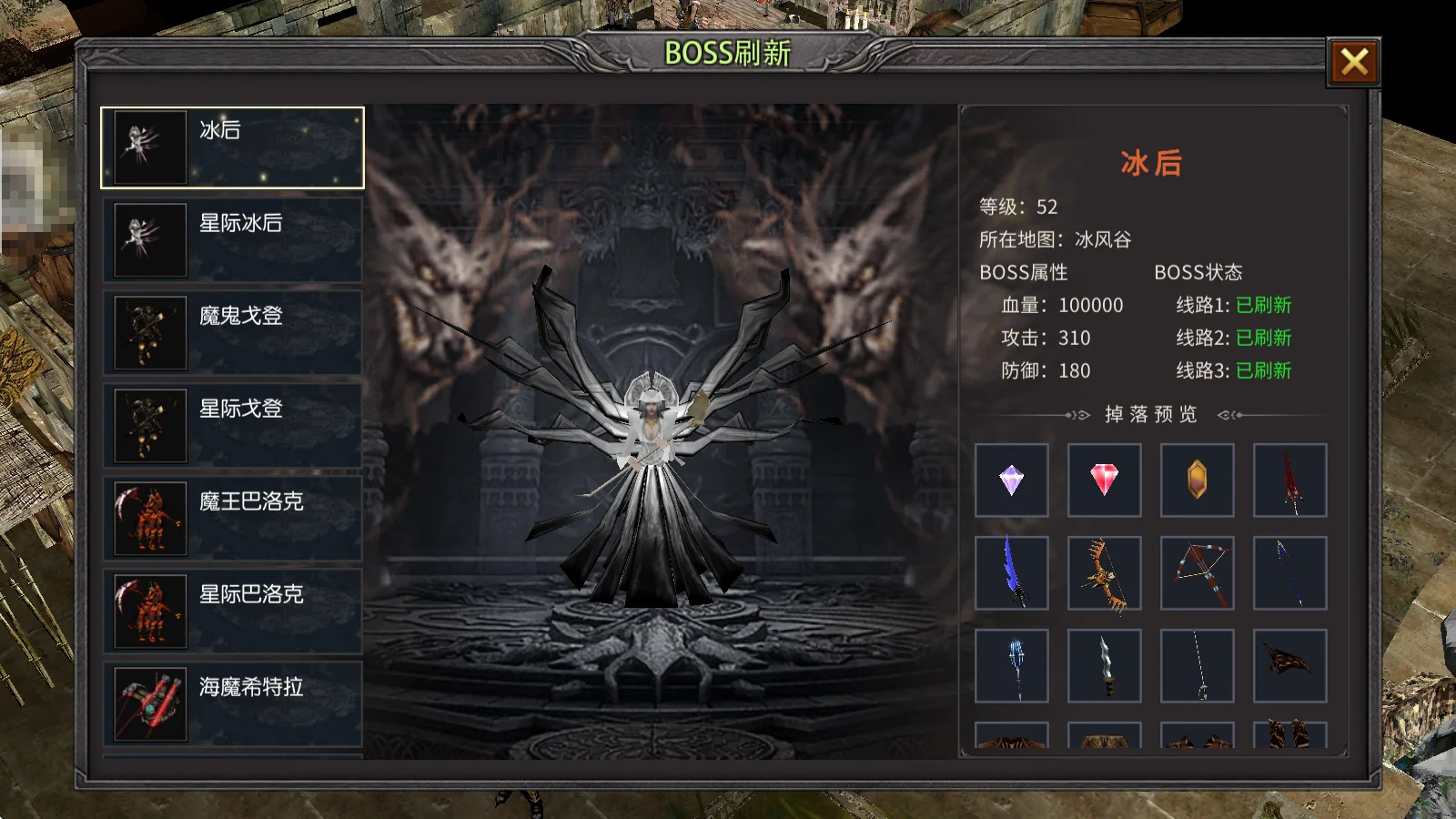Select the purple crystal drop icon
This screenshot has height=819, width=1456.
click(x=1013, y=480)
